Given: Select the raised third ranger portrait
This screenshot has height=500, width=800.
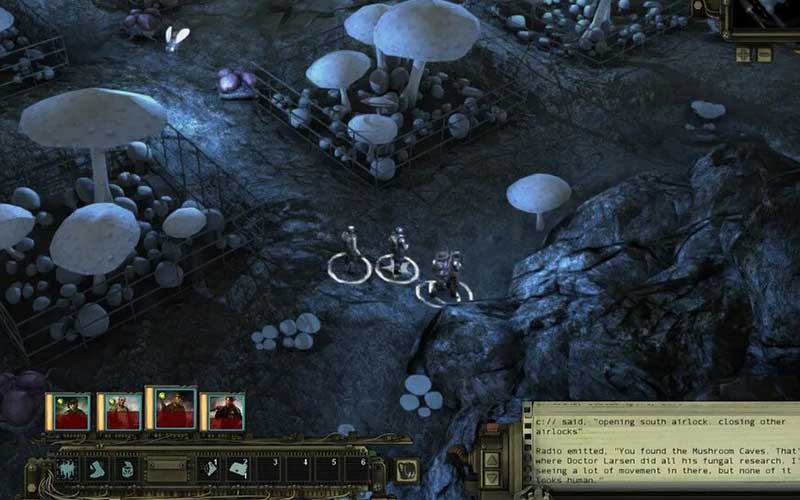Looking at the screenshot, I should point(174,408).
